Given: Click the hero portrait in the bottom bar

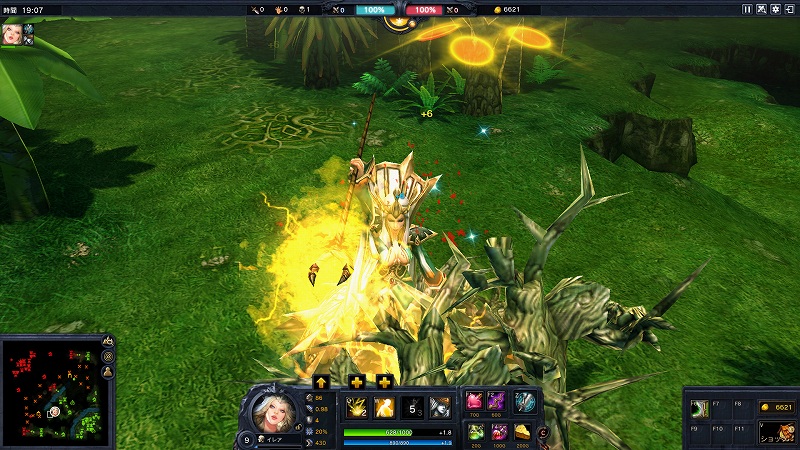Looking at the screenshot, I should (270, 409).
